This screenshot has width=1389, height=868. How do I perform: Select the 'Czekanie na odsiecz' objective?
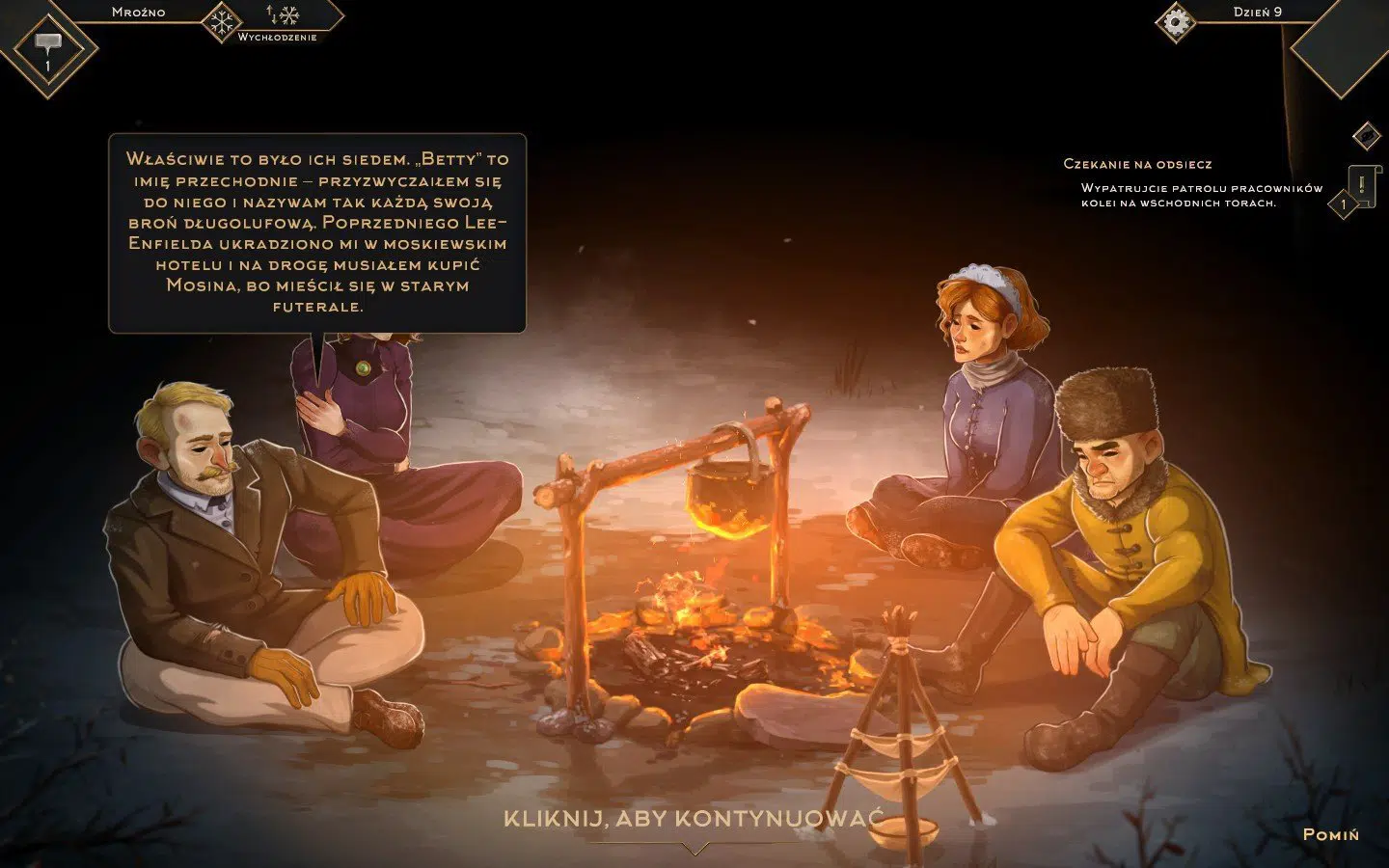point(1137,164)
